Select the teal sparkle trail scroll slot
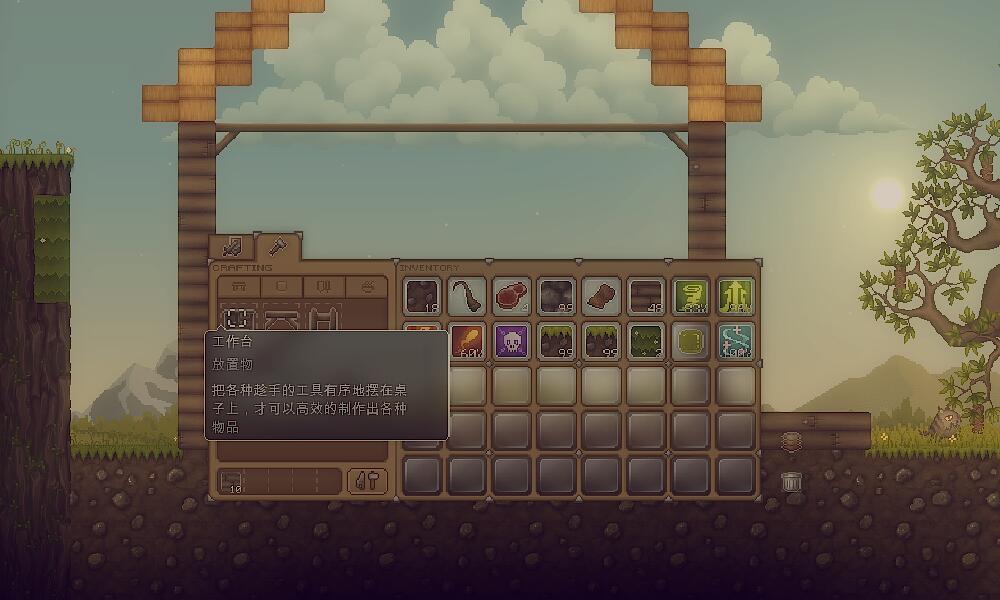 click(x=737, y=341)
